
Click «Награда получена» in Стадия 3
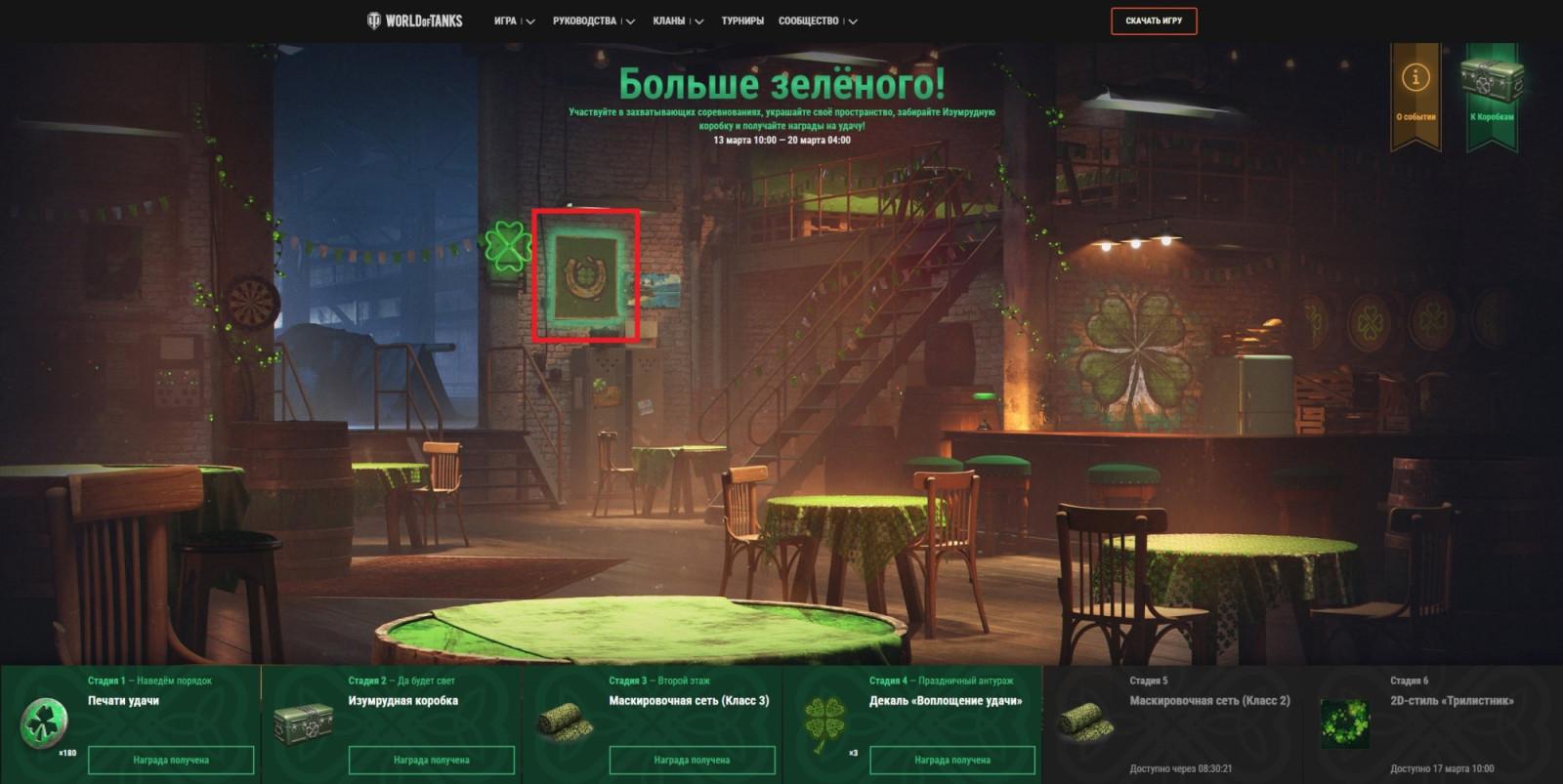pos(693,759)
